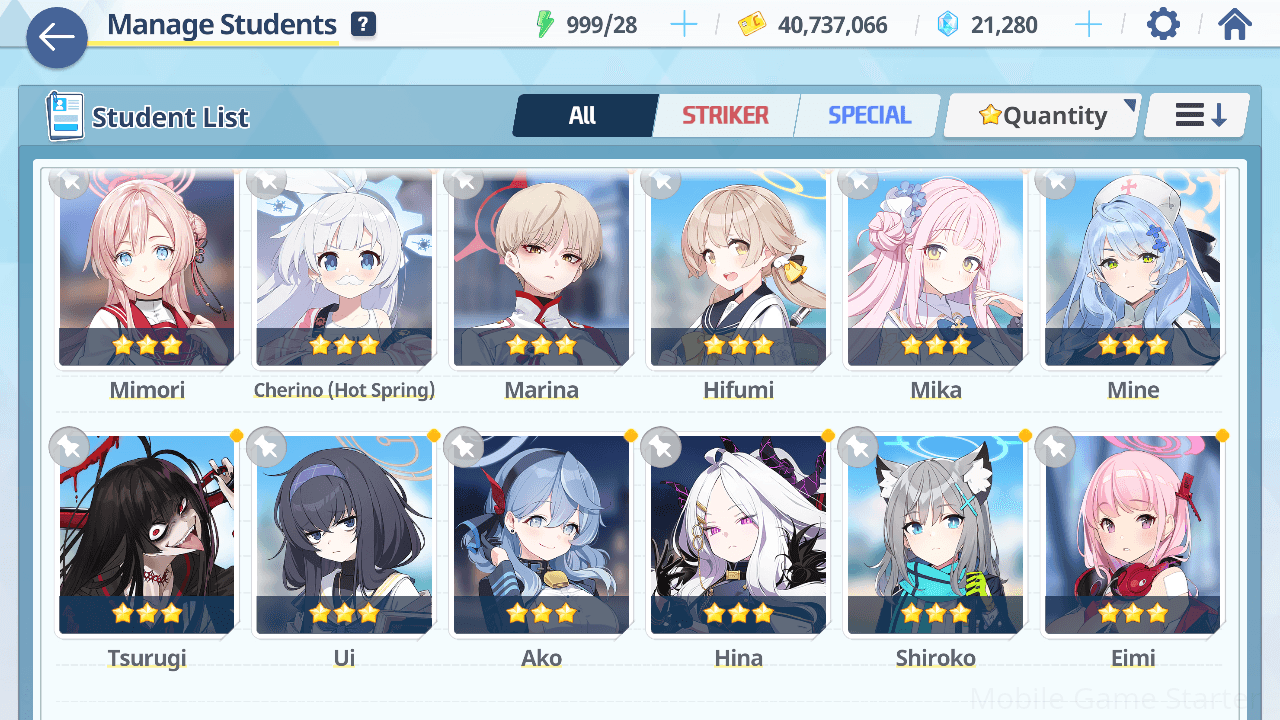Open the Manage Students help icon
The height and width of the screenshot is (720, 1280).
click(x=364, y=25)
